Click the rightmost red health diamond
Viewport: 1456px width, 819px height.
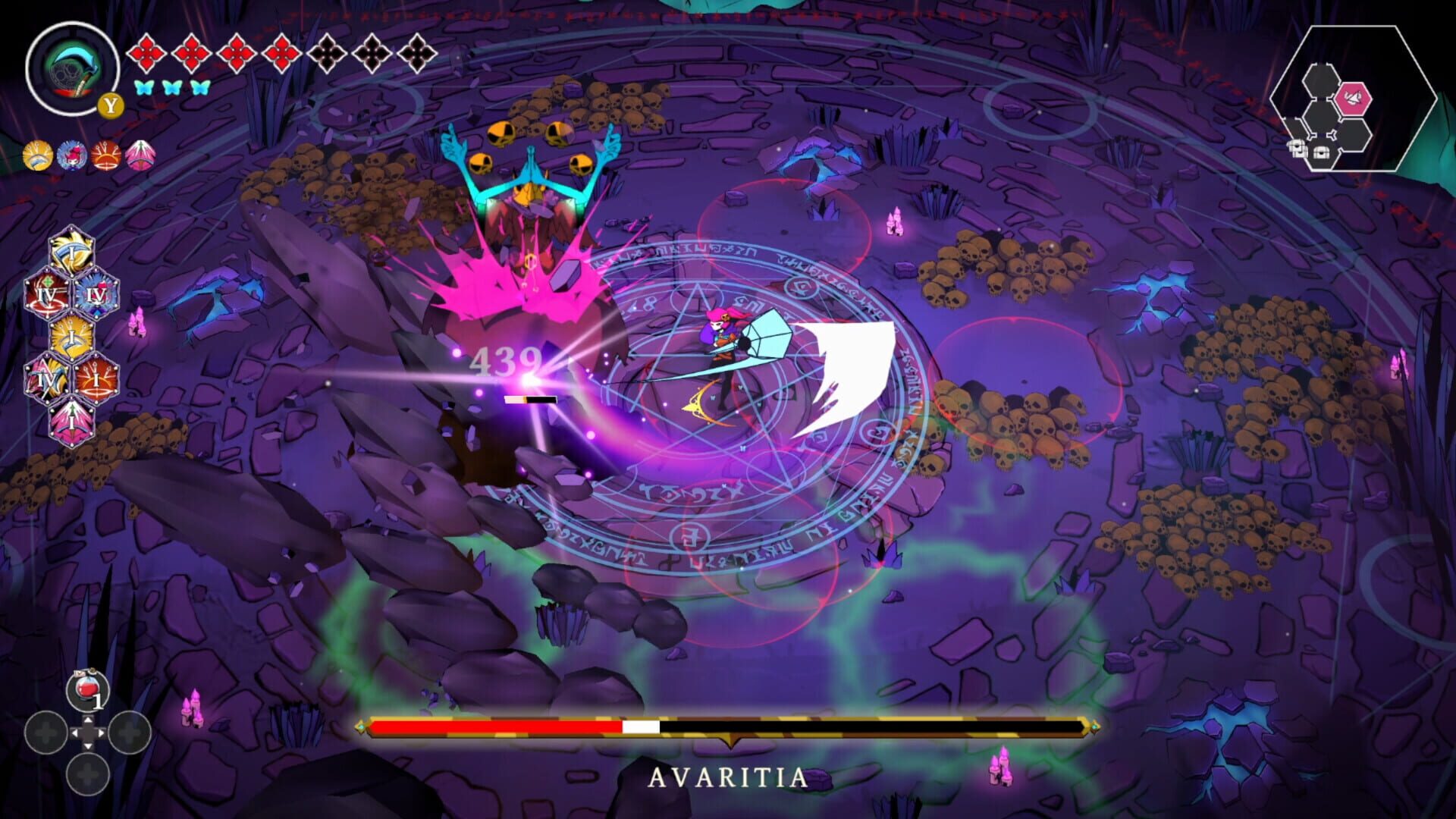click(281, 53)
